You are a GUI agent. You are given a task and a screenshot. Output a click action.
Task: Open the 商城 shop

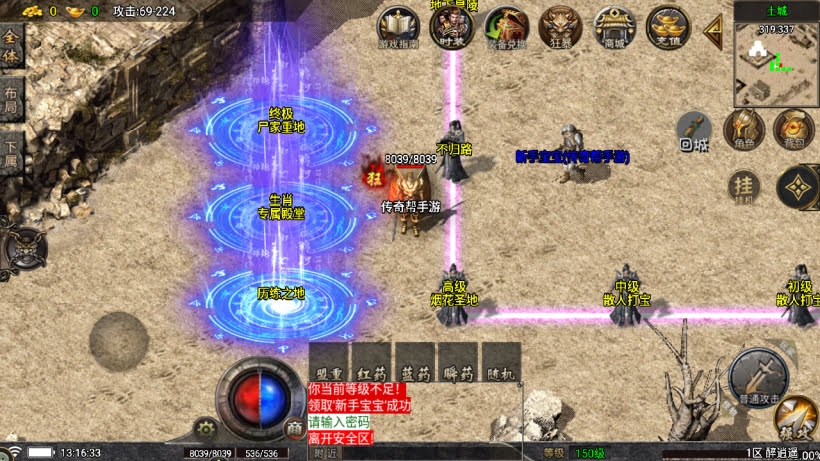pyautogui.click(x=614, y=27)
